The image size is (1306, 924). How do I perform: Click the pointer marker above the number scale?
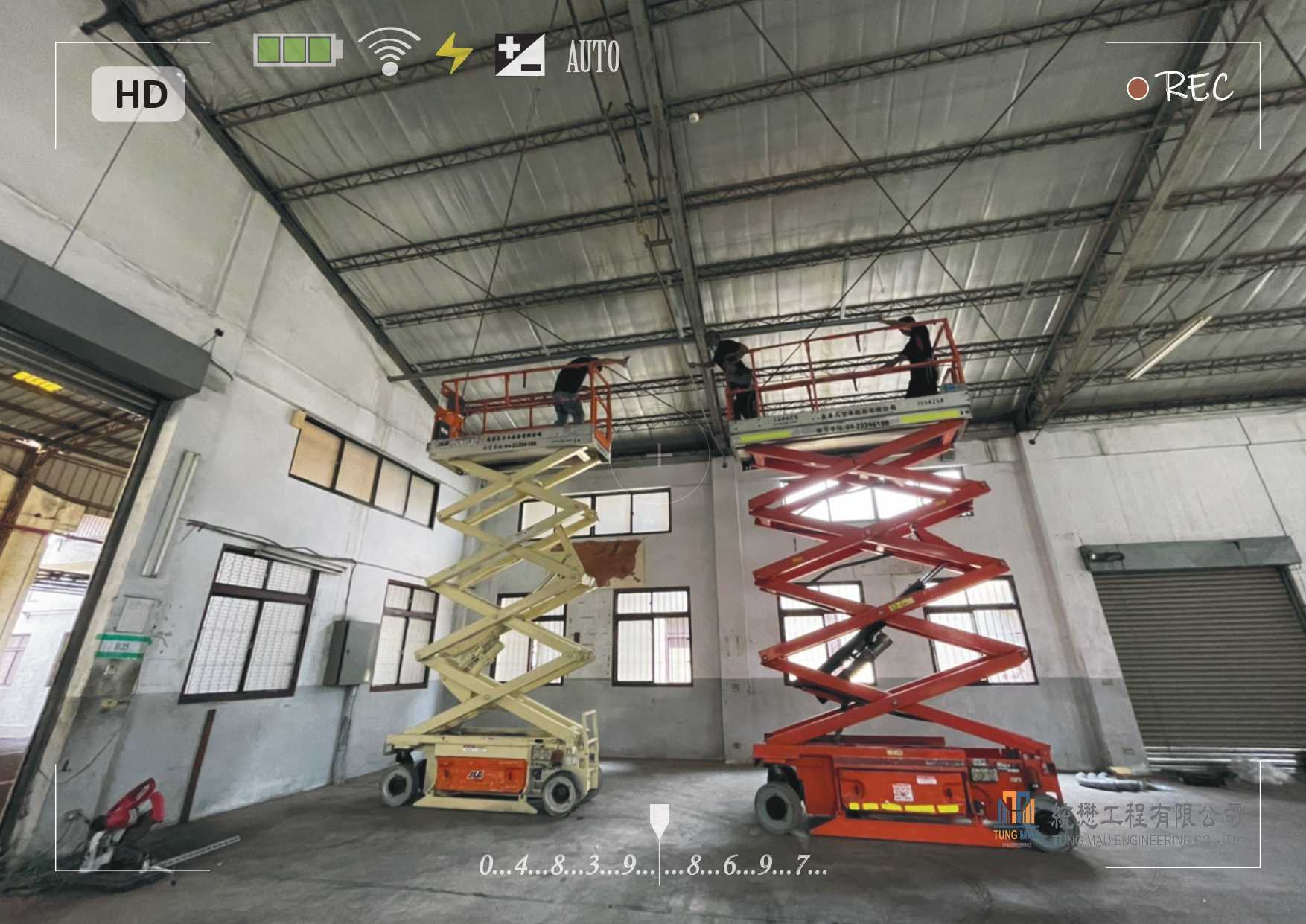tap(658, 821)
